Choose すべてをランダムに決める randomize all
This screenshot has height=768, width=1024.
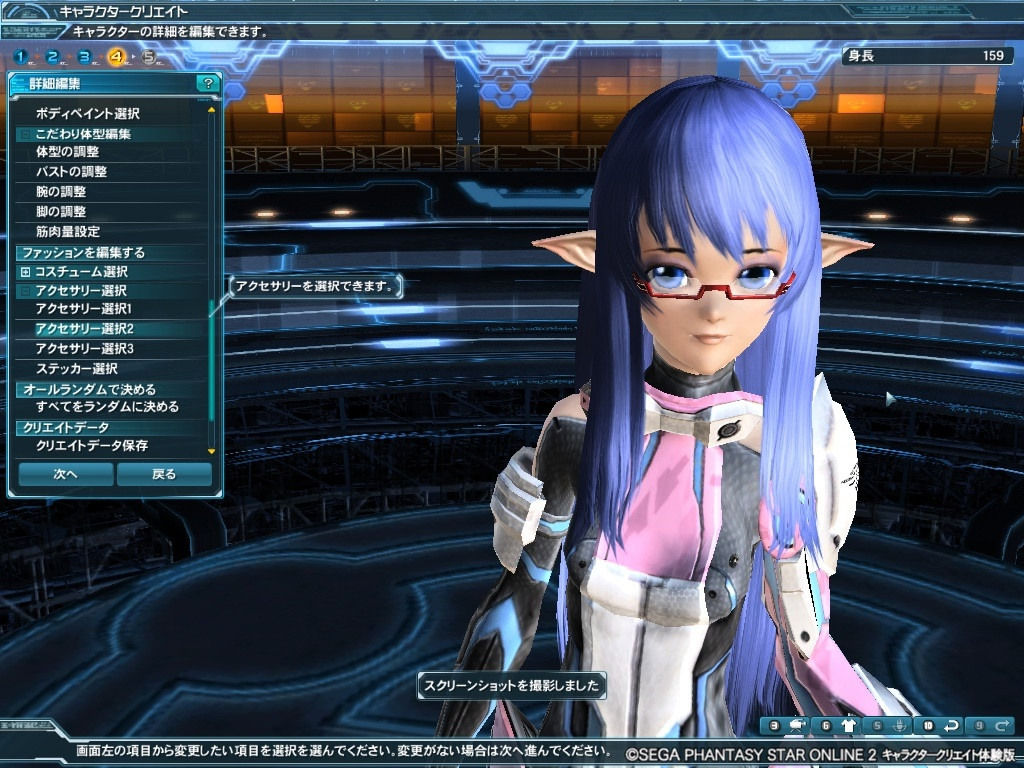107,408
